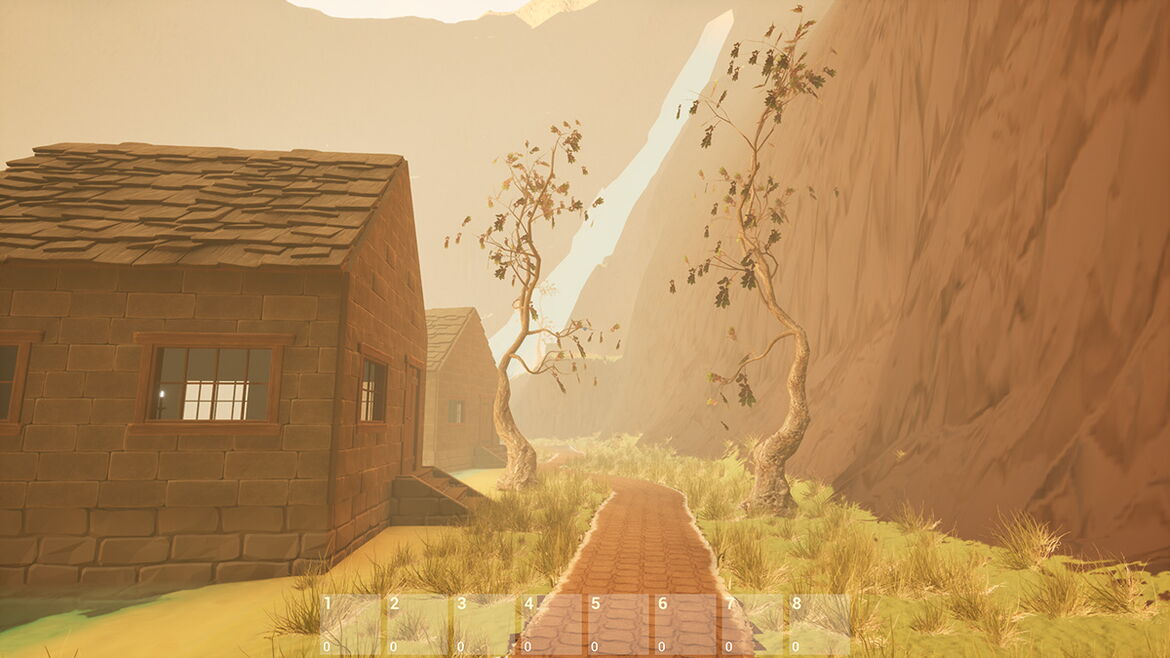
Task: Activate the slot numbered 4
Action: click(x=551, y=625)
